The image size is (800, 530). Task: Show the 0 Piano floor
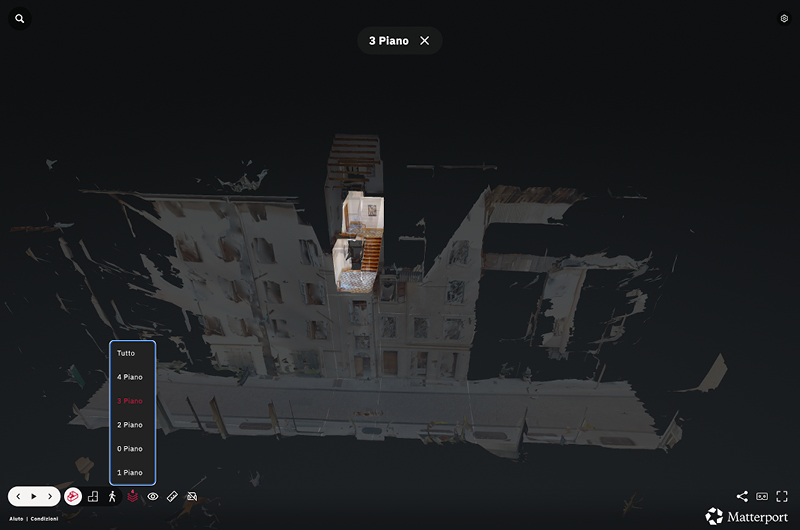point(130,449)
